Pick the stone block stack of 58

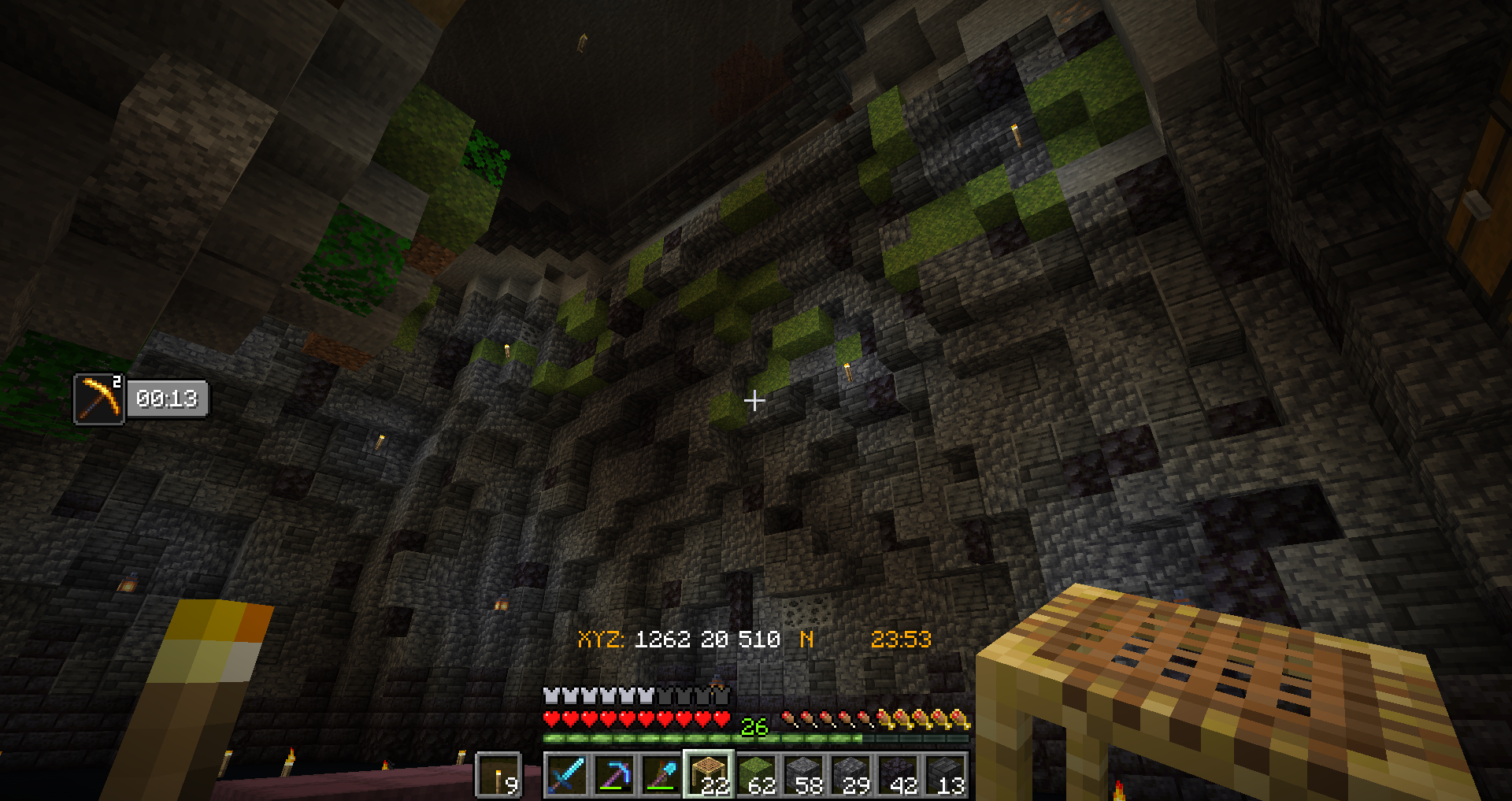pyautogui.click(x=803, y=775)
